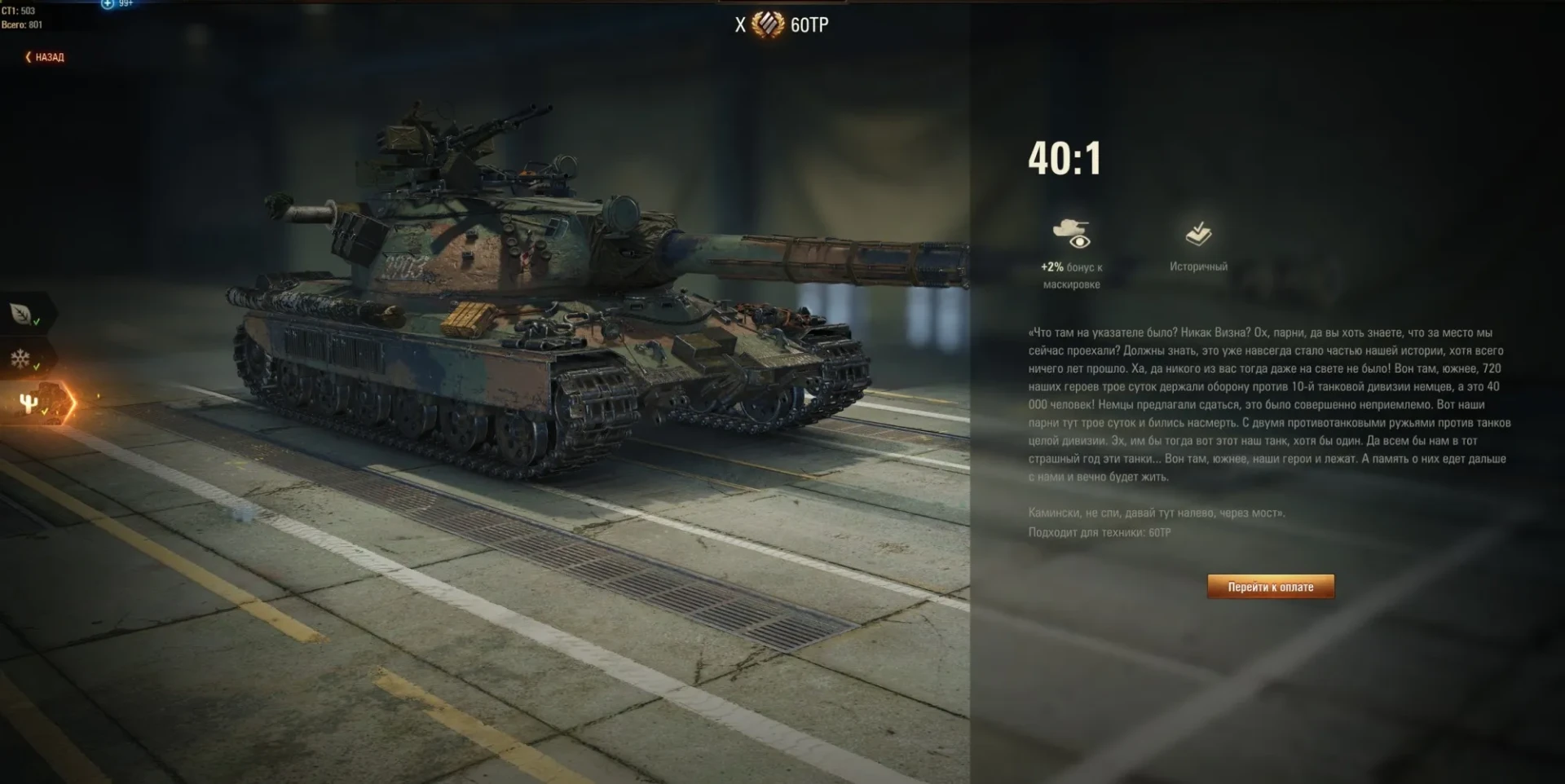Click the blue plus 99+ icon
Image resolution: width=1565 pixels, height=784 pixels.
(x=108, y=4)
